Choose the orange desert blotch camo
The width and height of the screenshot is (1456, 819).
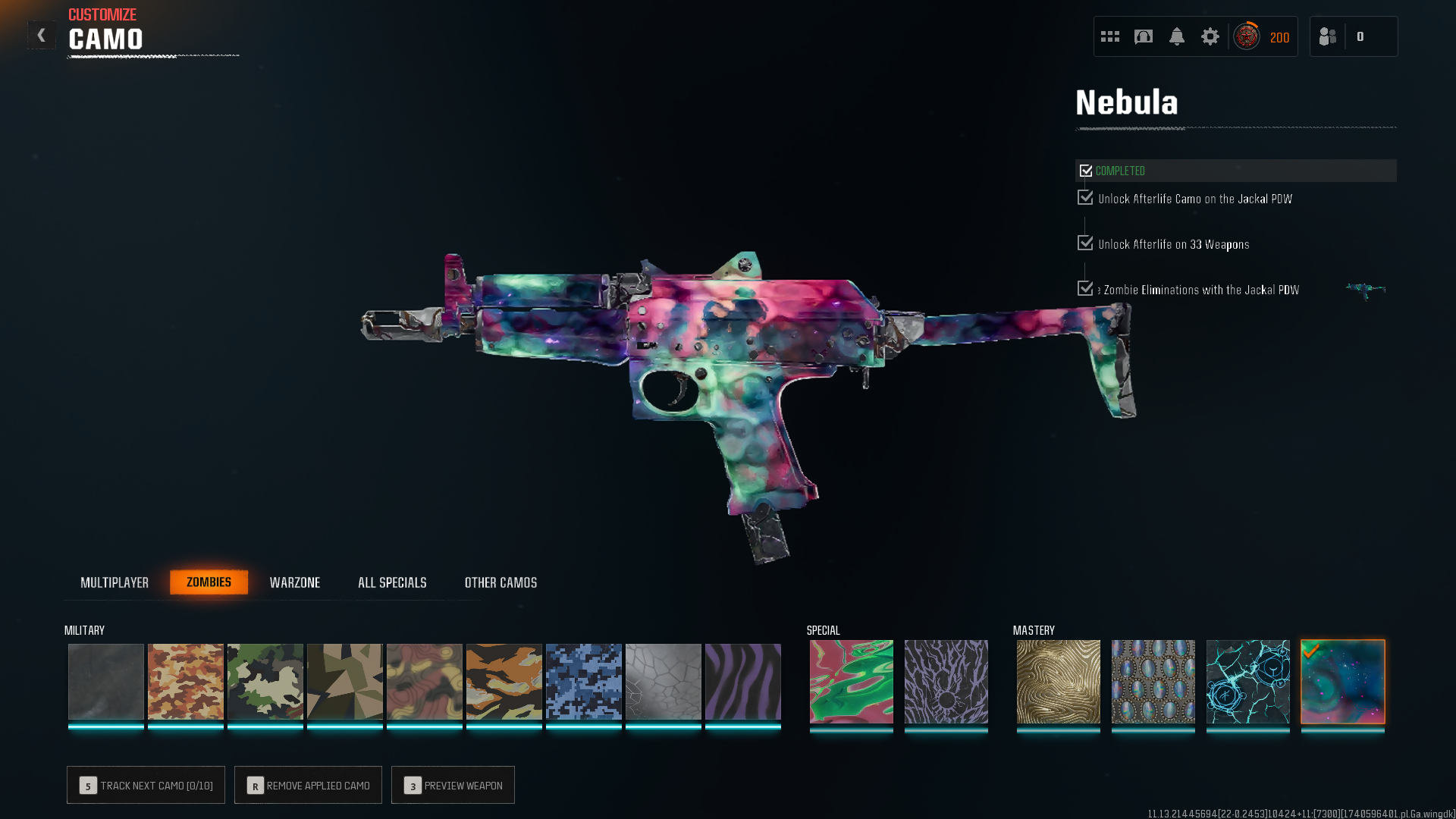(x=185, y=681)
